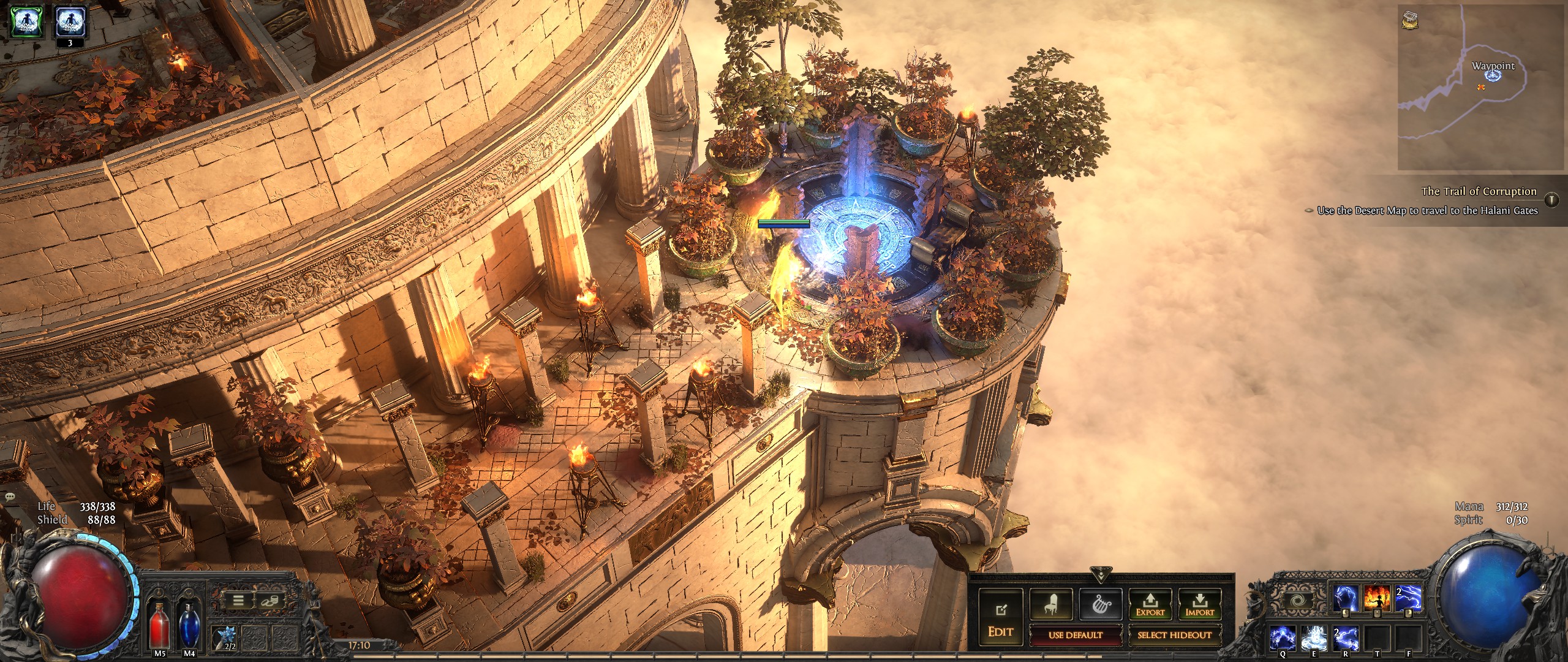This screenshot has width=1568, height=662.
Task: Use the blue mana flask
Action: 189,625
